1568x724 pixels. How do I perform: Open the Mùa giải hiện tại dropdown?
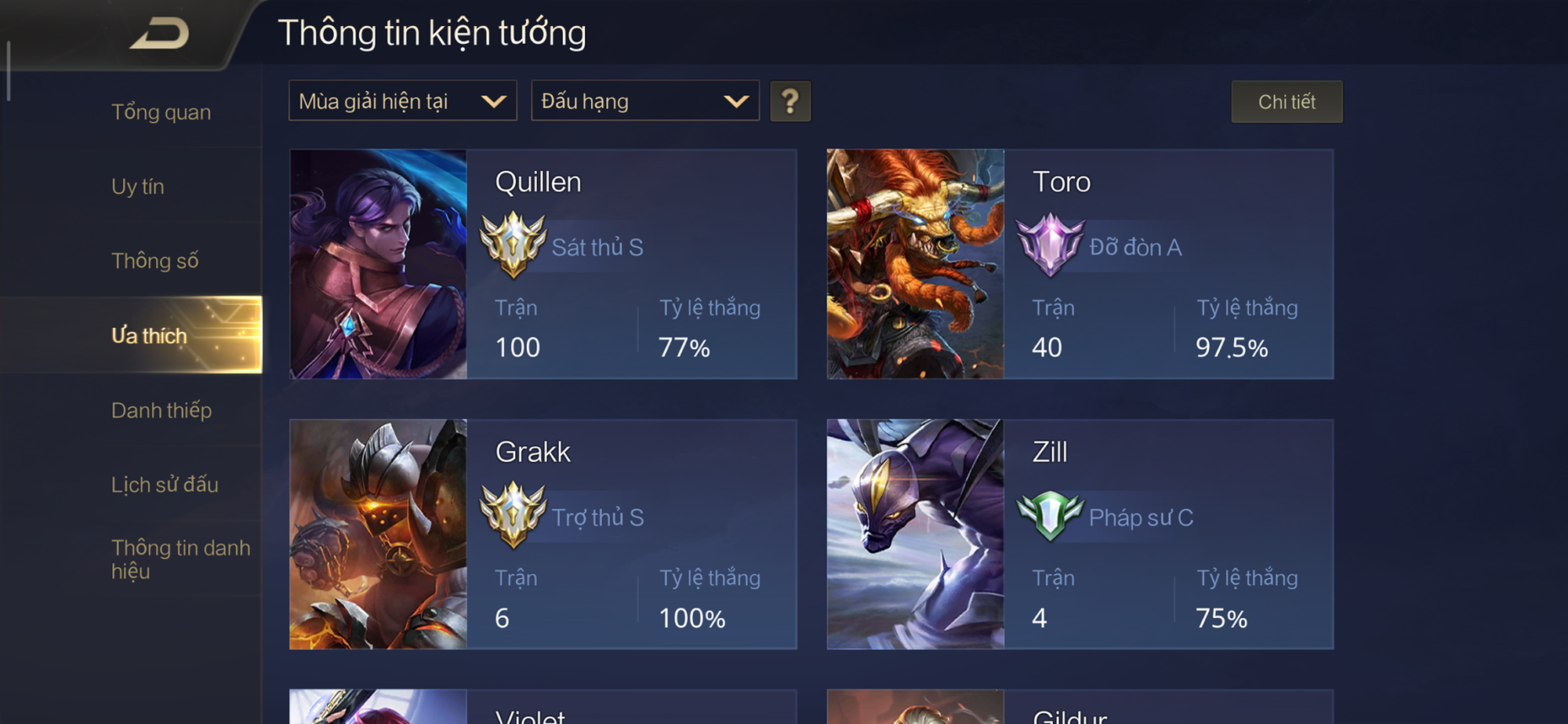pos(402,100)
